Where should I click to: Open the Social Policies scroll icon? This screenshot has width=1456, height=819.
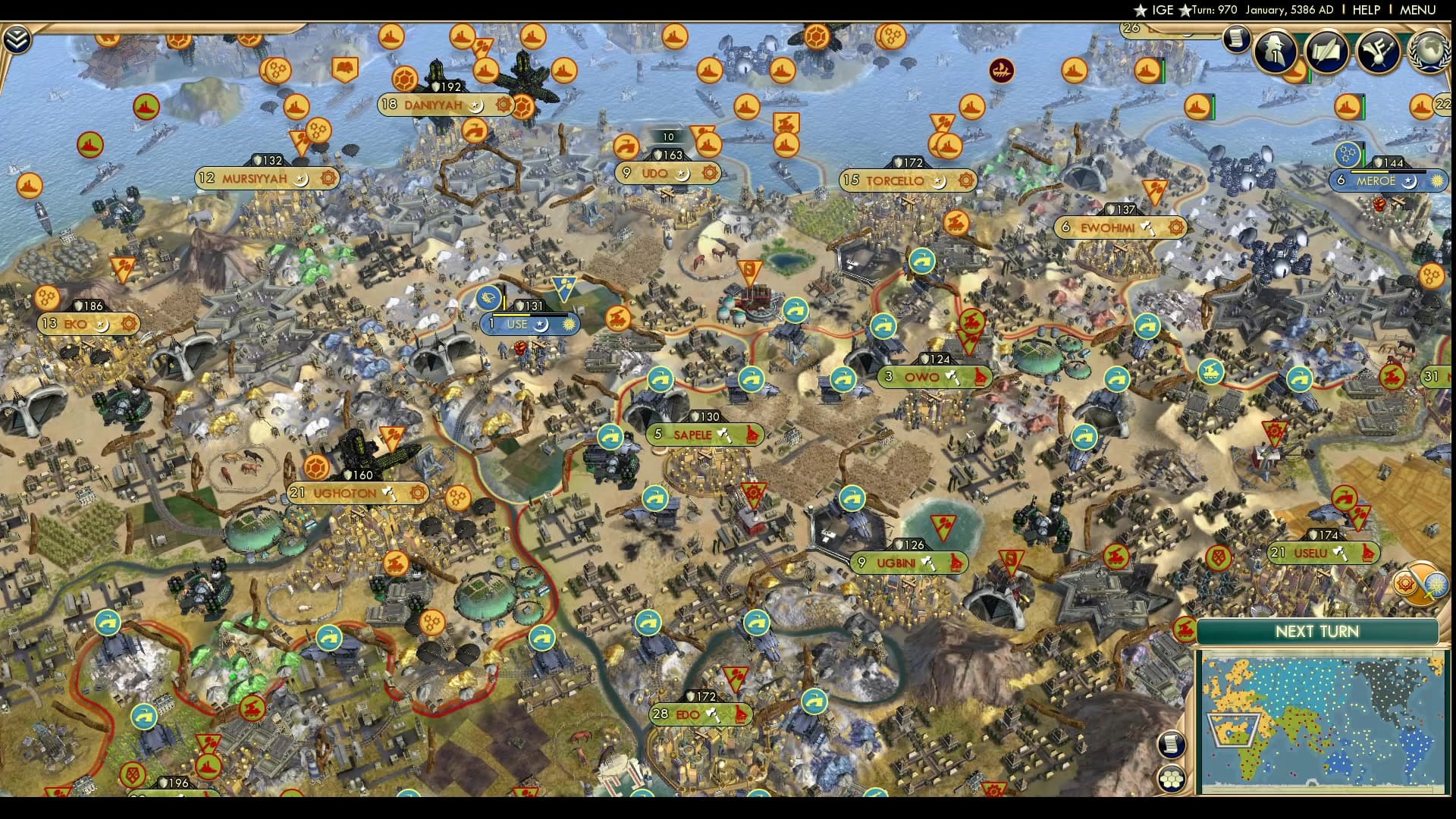click(1326, 52)
